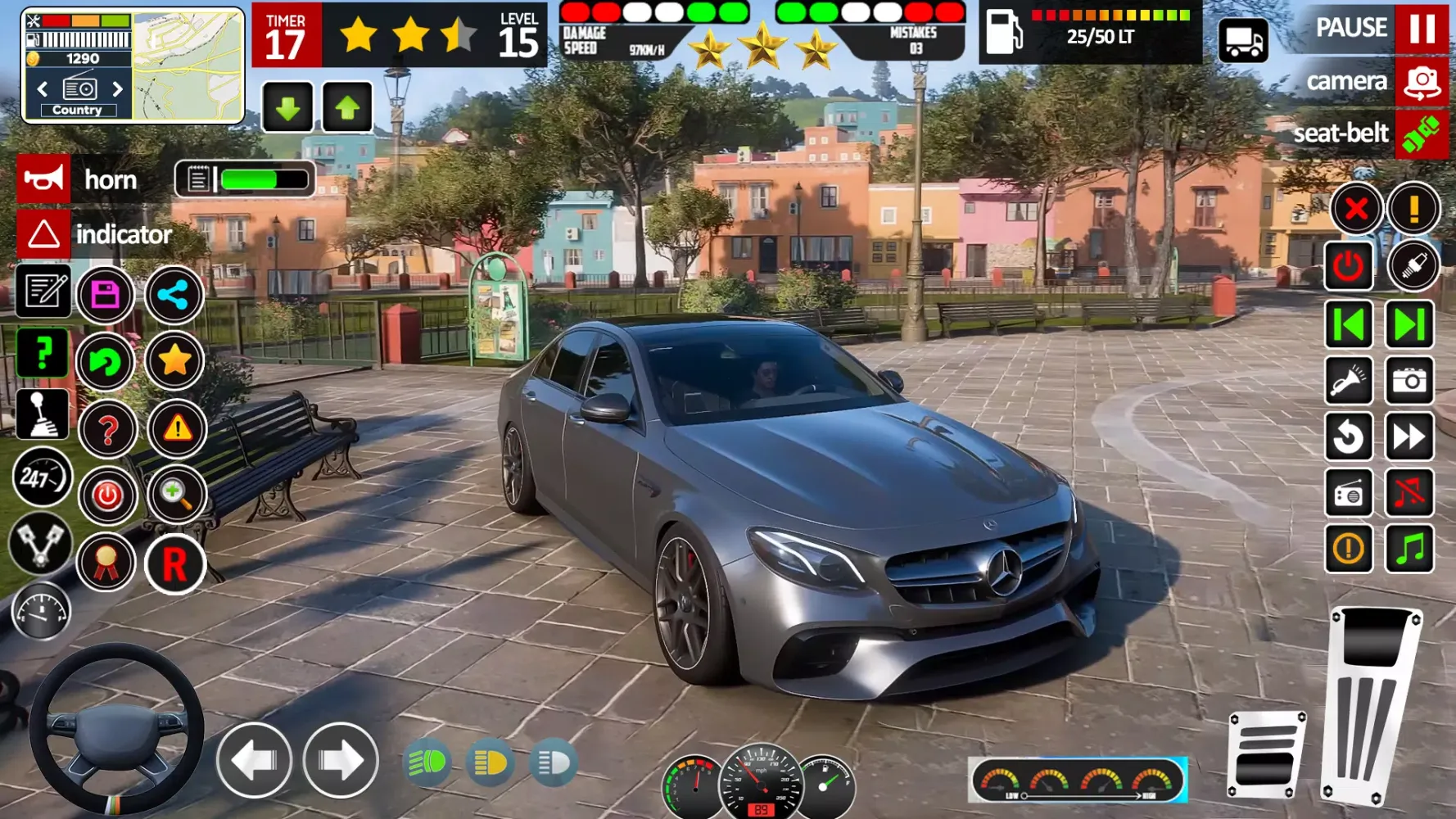This screenshot has height=819, width=1456.
Task: Steer right with the right arrow button
Action: click(341, 761)
